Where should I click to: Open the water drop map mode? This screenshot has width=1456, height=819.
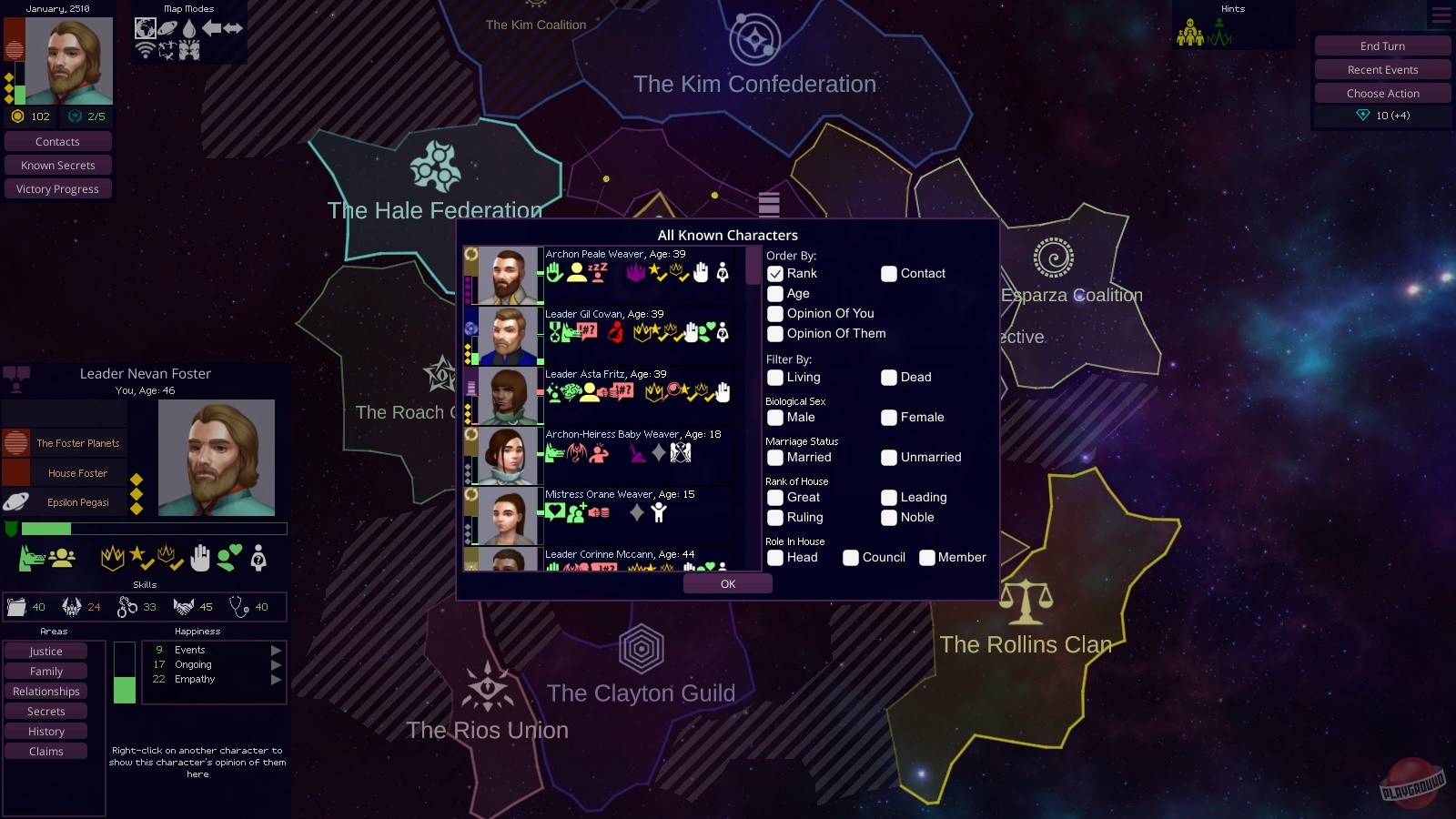coord(189,28)
